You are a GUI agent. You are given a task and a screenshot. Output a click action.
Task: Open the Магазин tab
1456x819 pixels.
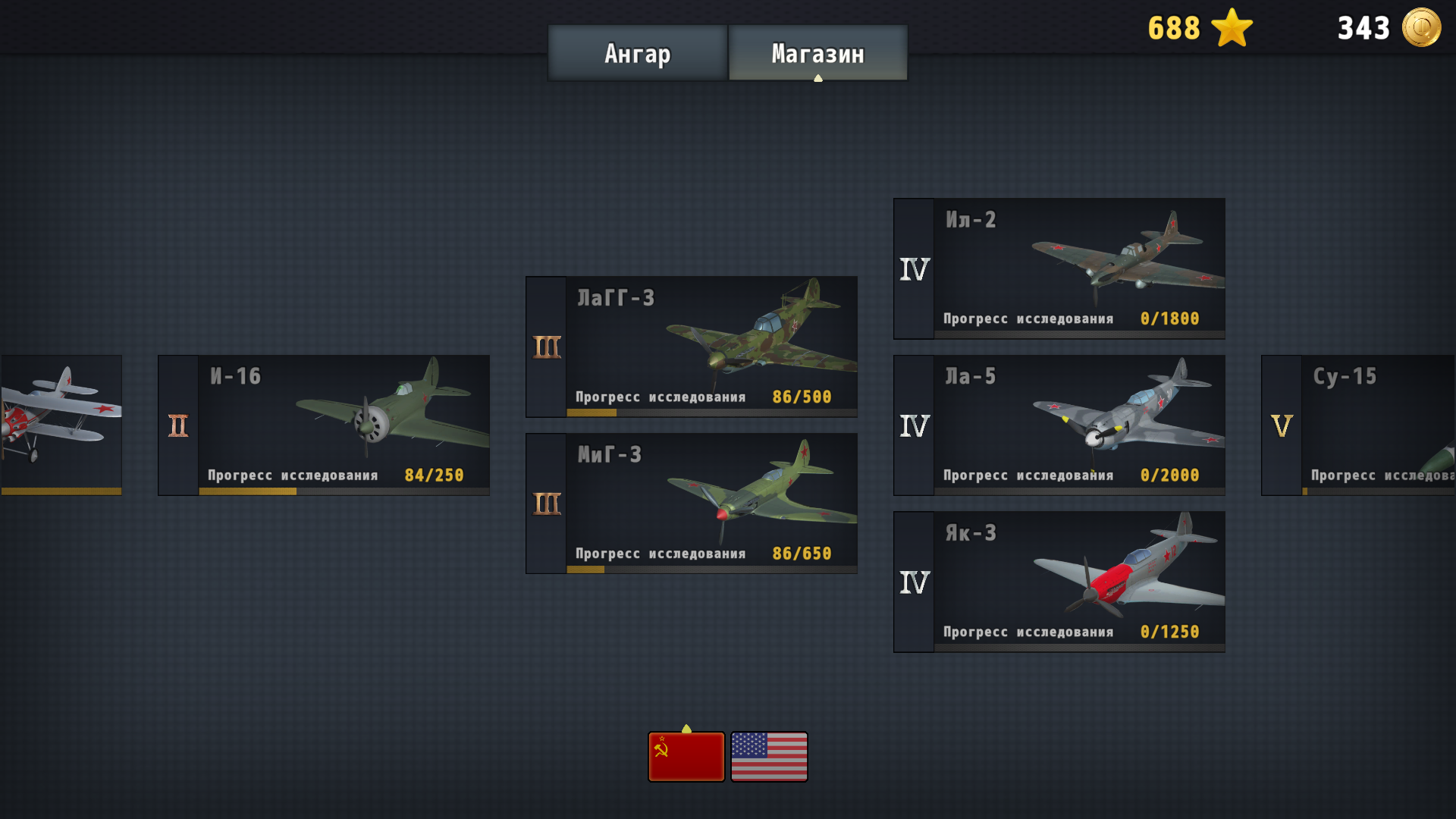pyautogui.click(x=817, y=53)
